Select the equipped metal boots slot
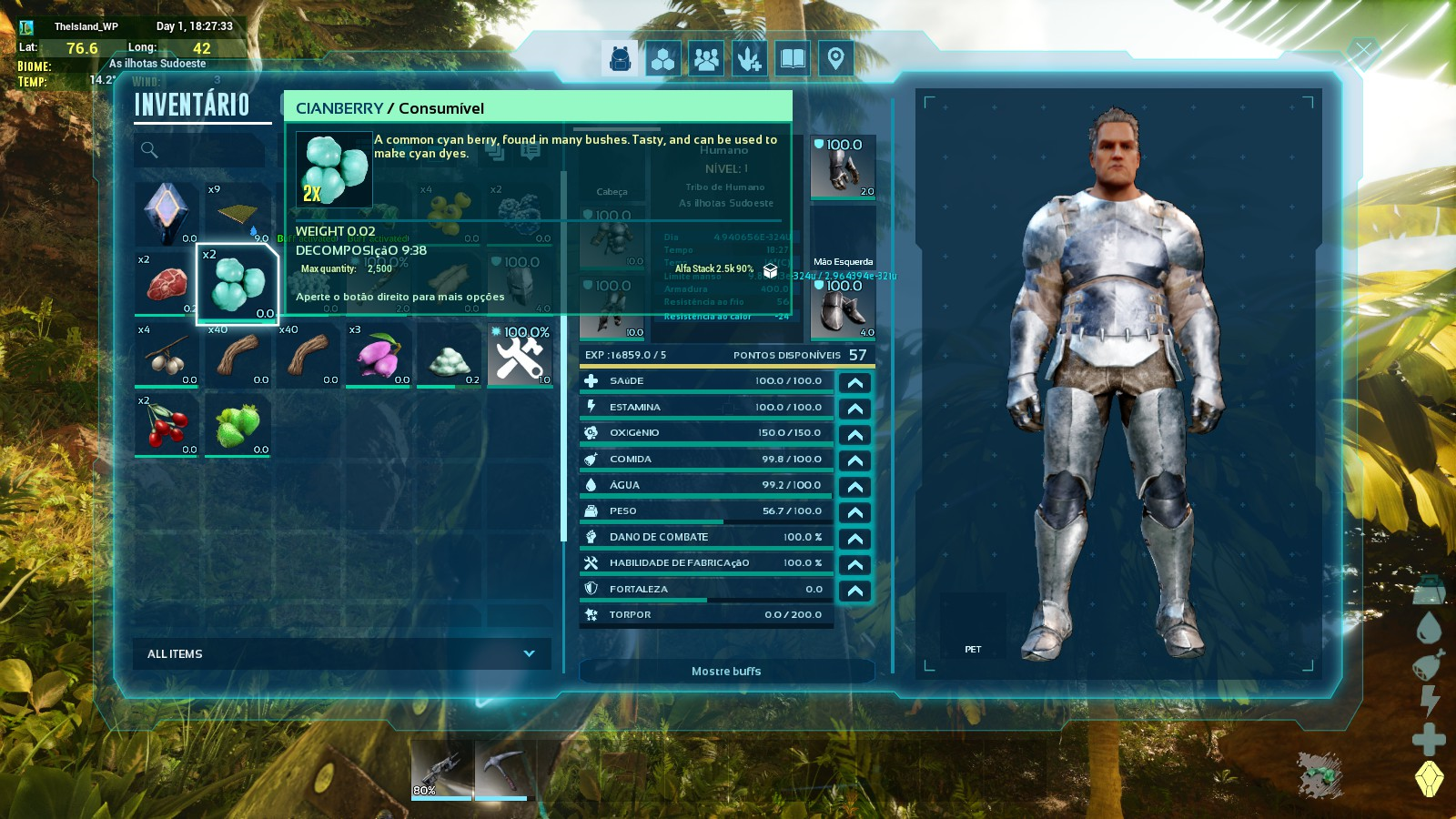 tap(843, 309)
